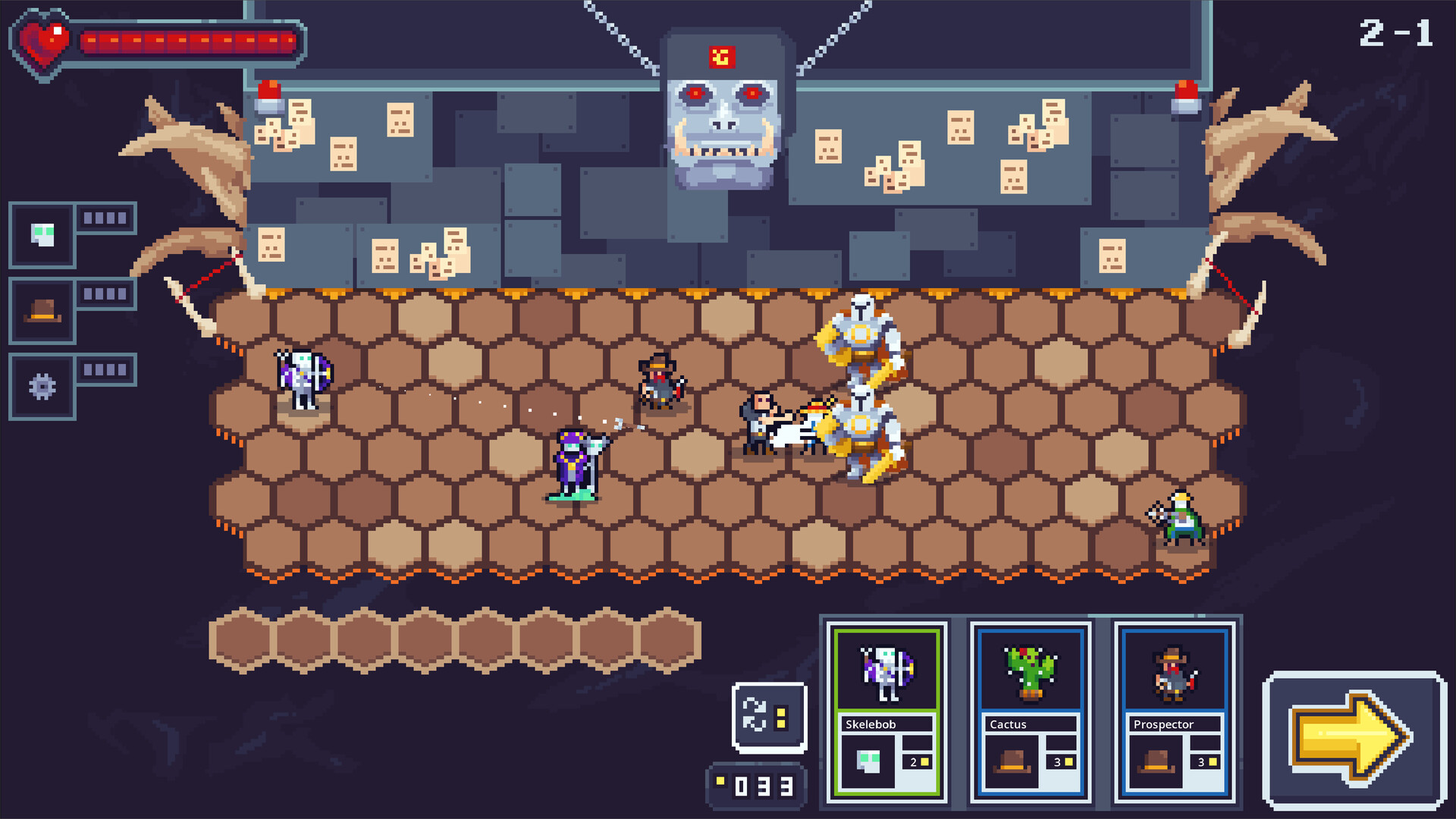This screenshot has width=1456, height=819.
Task: Click the gear trait icon
Action: point(42,387)
